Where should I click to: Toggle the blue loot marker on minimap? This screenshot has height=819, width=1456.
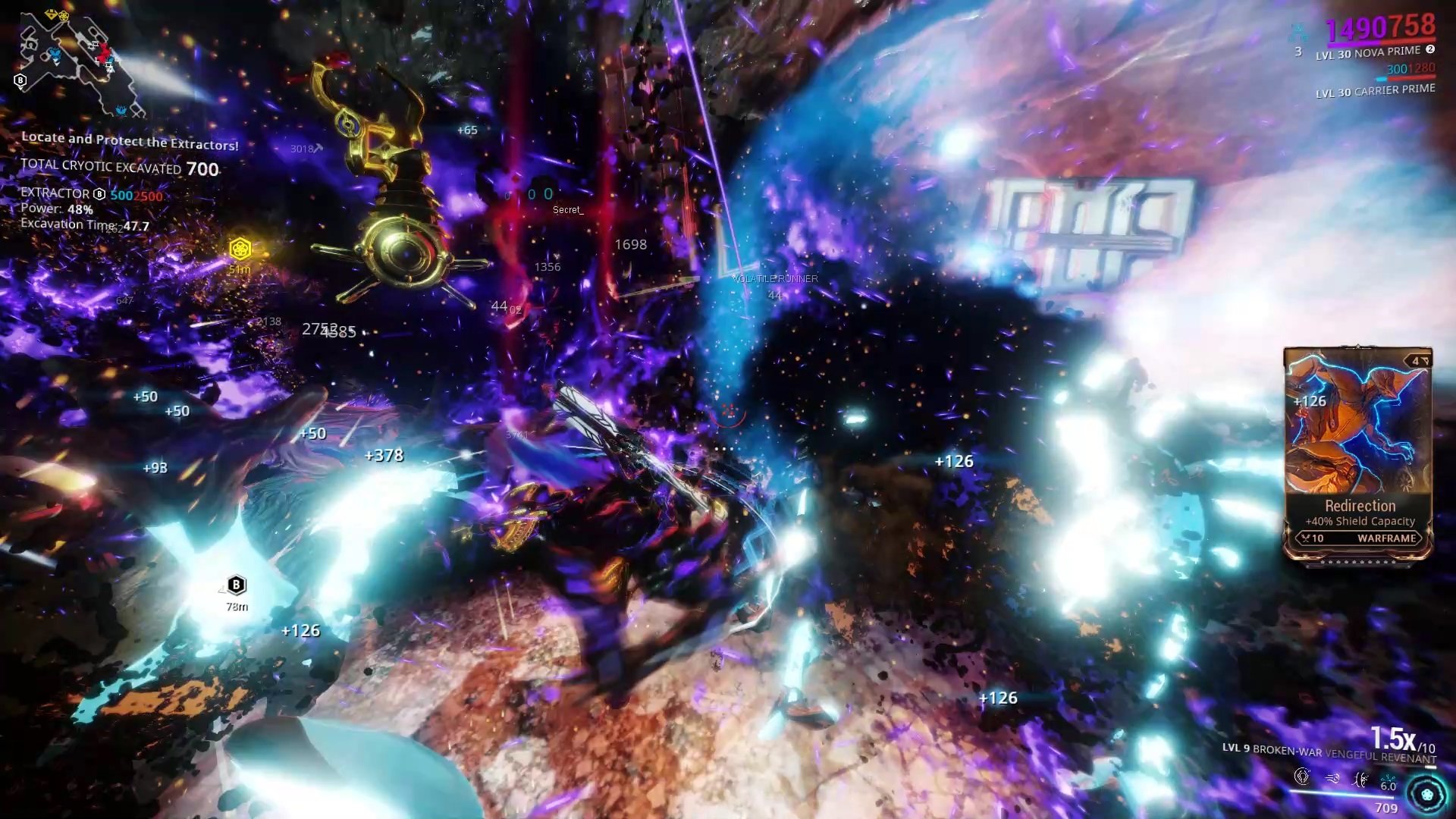[55, 55]
